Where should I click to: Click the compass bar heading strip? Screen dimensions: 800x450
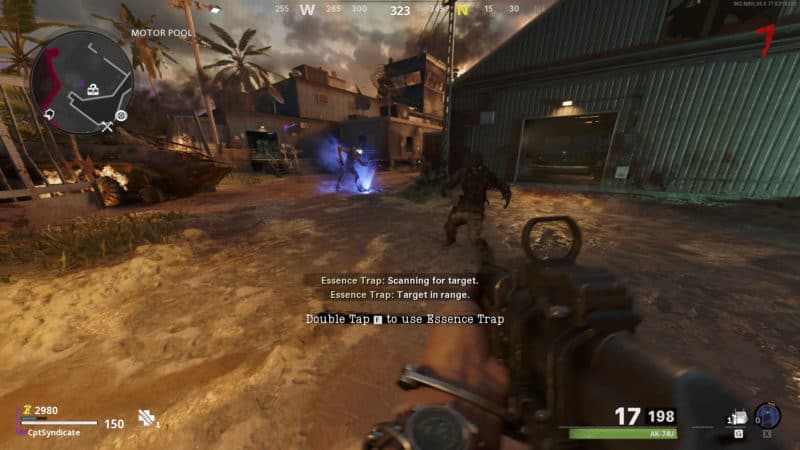[400, 10]
